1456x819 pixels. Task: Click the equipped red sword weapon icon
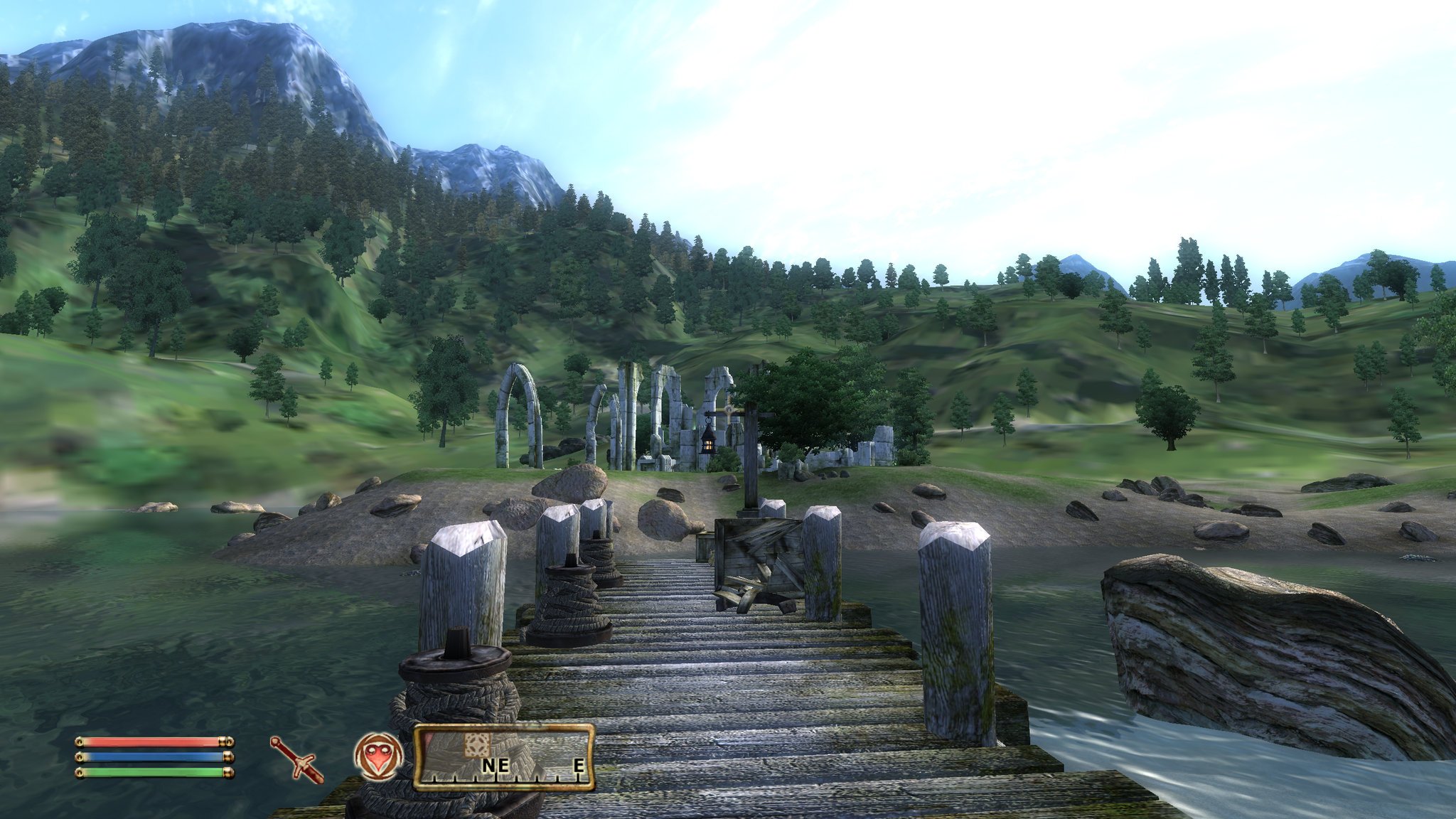[296, 759]
